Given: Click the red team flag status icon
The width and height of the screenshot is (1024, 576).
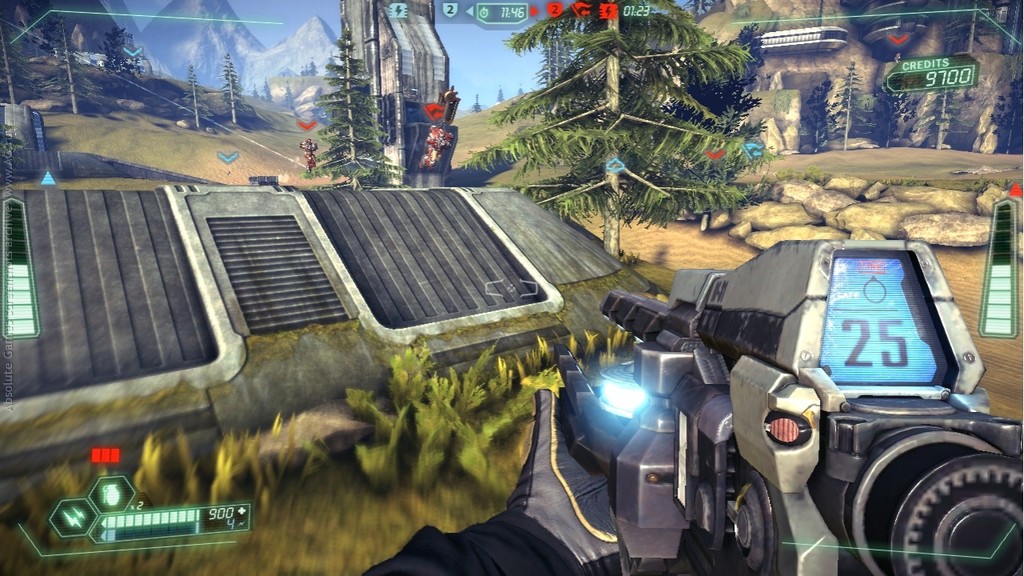Looking at the screenshot, I should (581, 11).
